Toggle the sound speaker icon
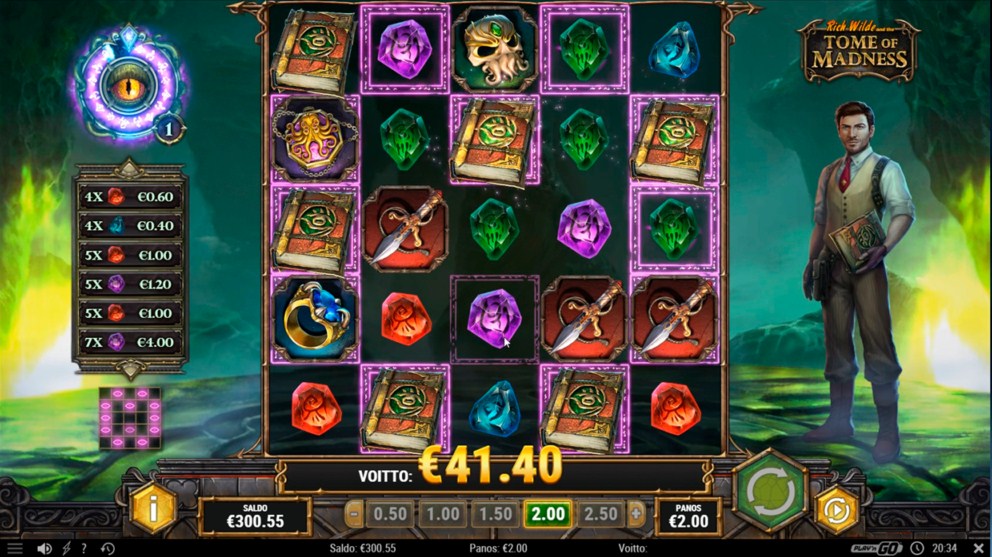This screenshot has width=992, height=557. click(44, 549)
